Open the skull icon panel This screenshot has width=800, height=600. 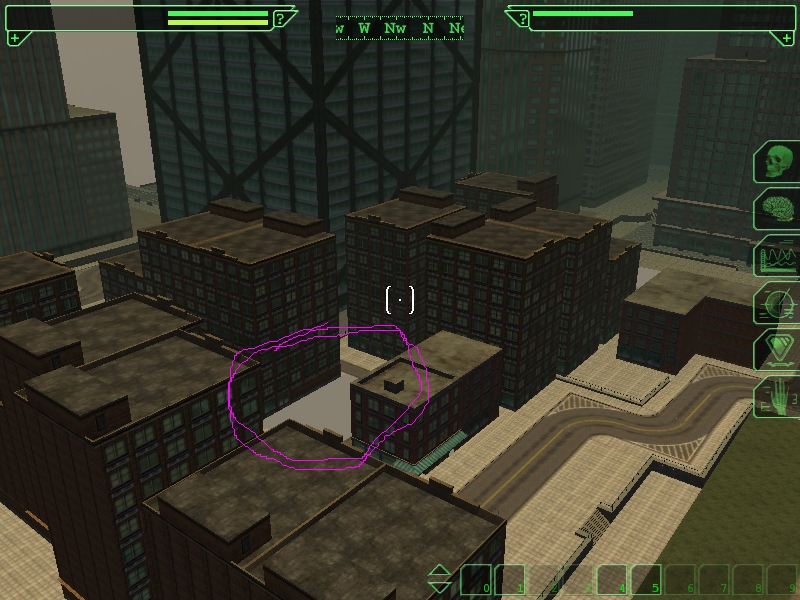click(777, 162)
